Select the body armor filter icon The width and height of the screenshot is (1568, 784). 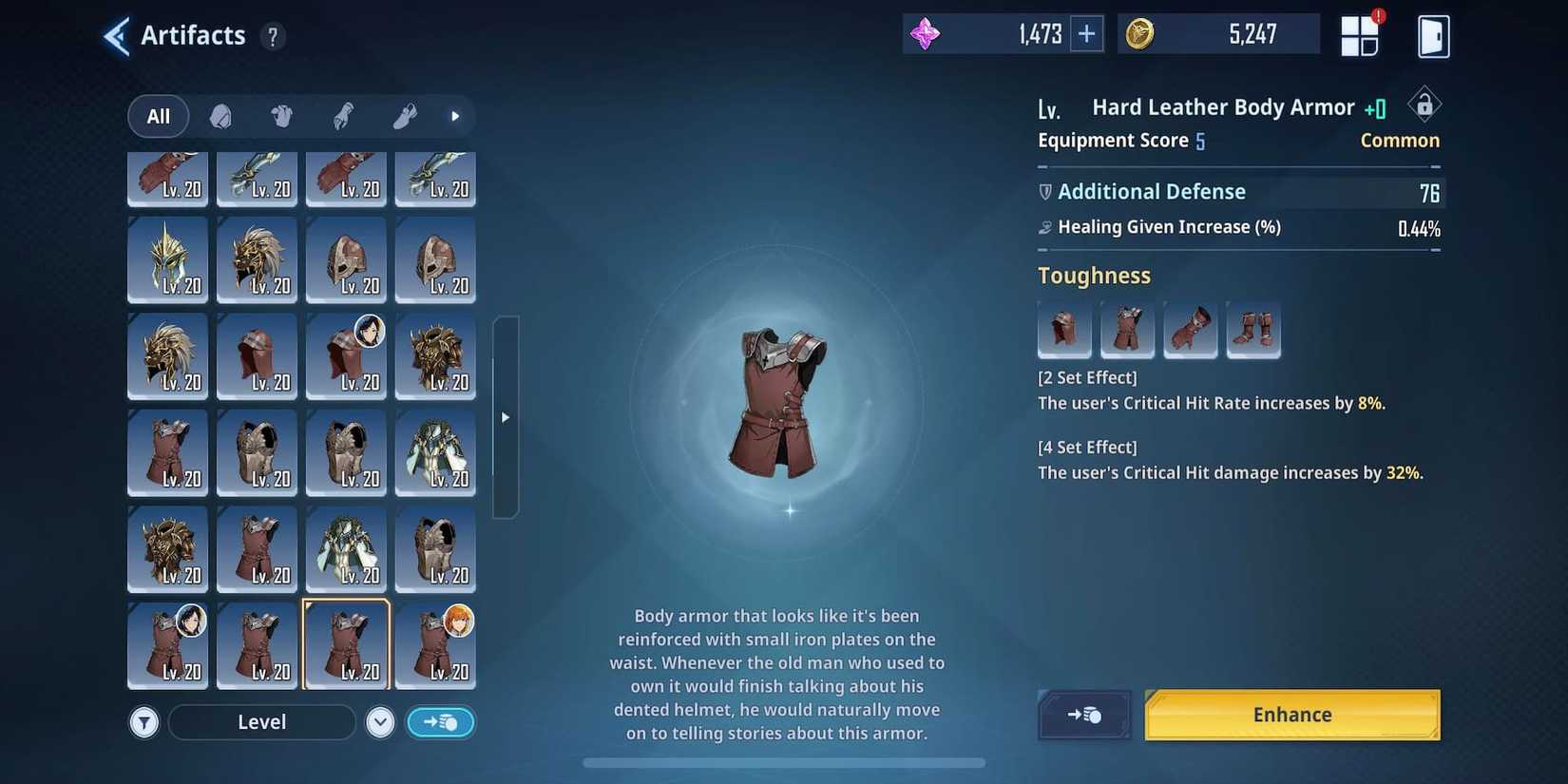(281, 116)
